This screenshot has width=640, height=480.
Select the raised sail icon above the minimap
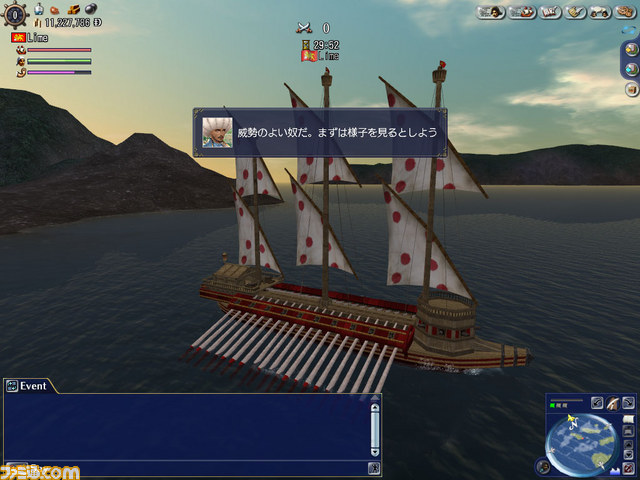pos(612,402)
